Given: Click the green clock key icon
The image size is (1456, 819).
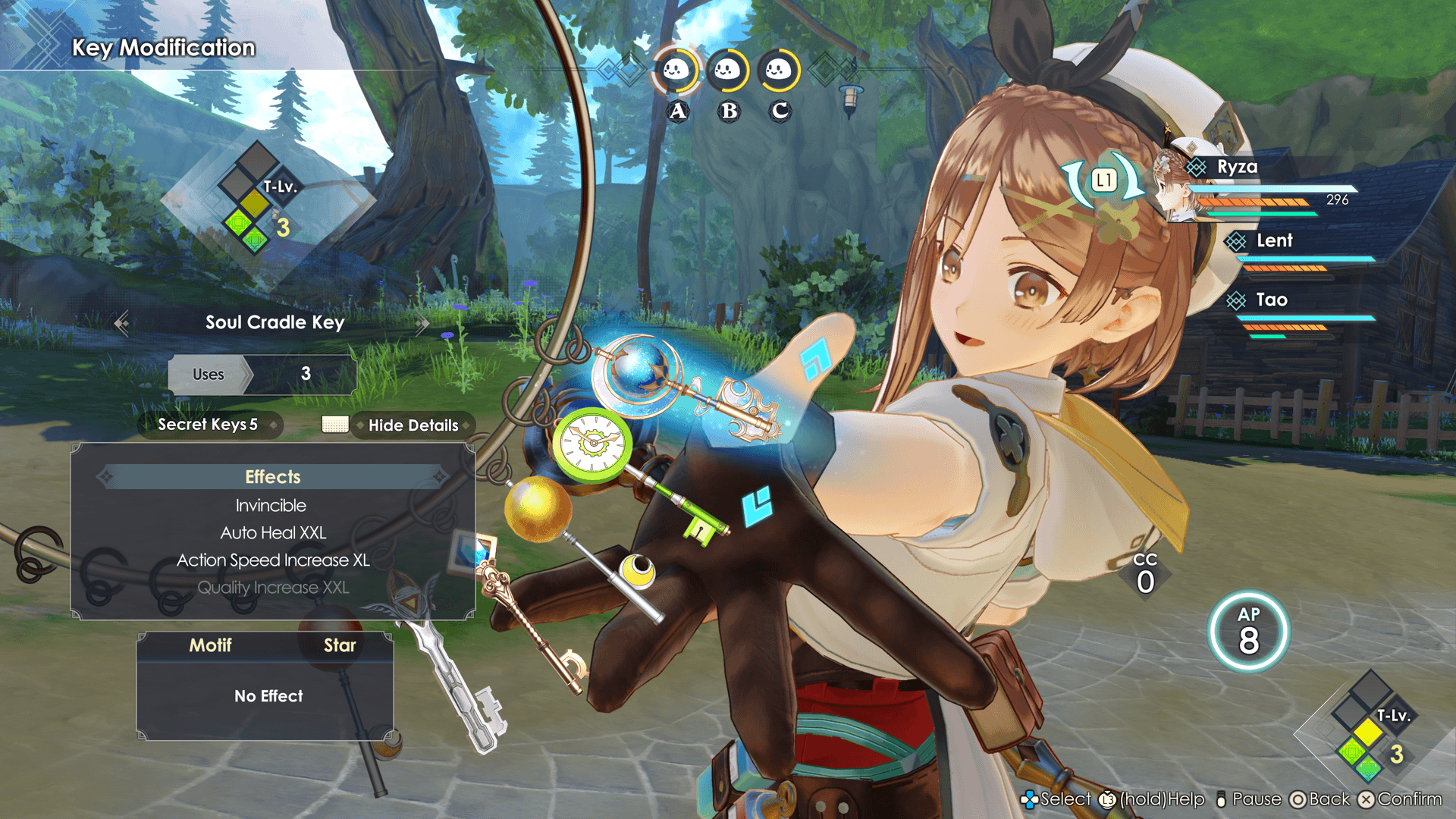Looking at the screenshot, I should click(593, 444).
